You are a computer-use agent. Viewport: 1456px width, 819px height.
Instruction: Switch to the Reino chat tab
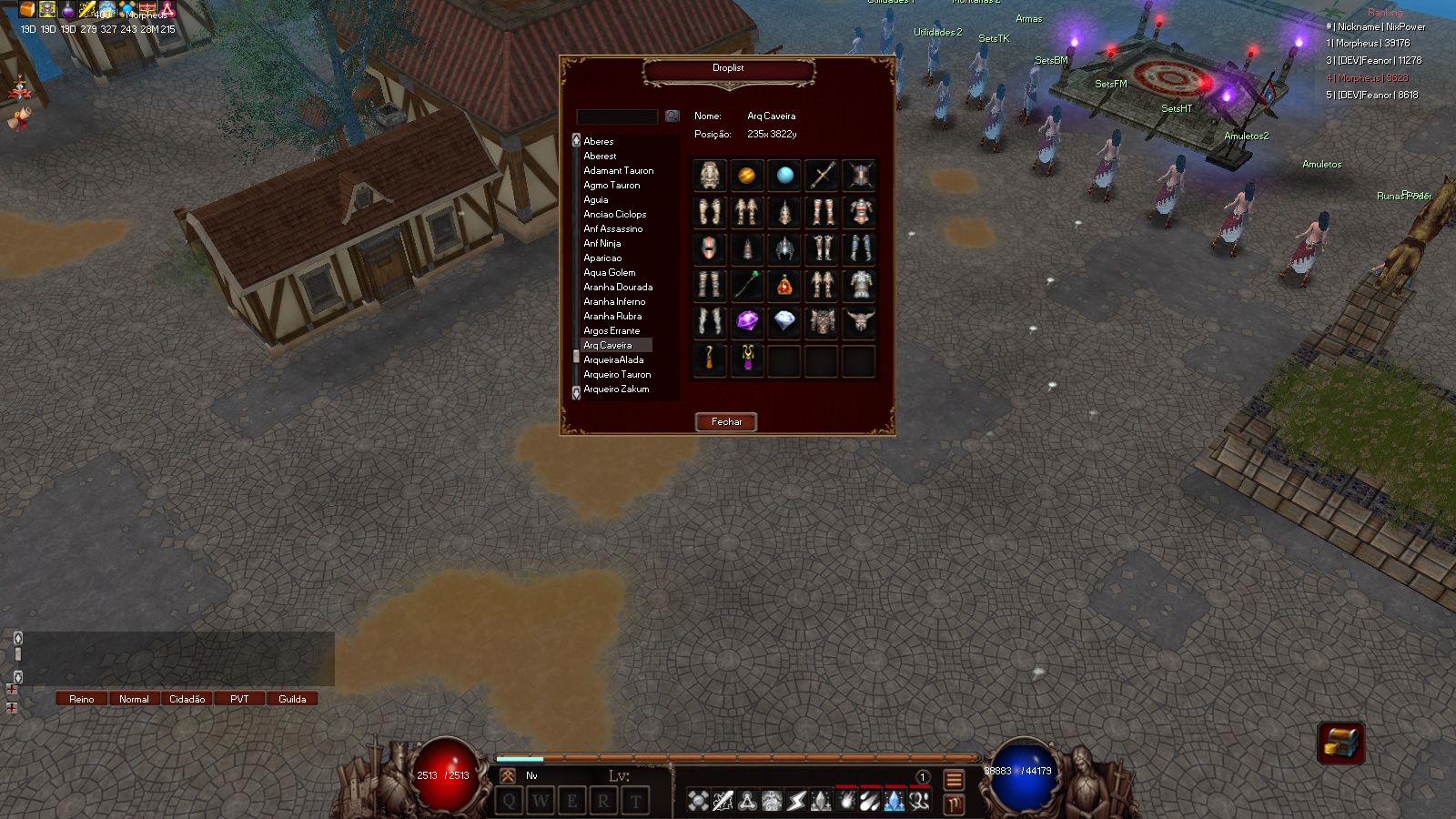tap(81, 699)
